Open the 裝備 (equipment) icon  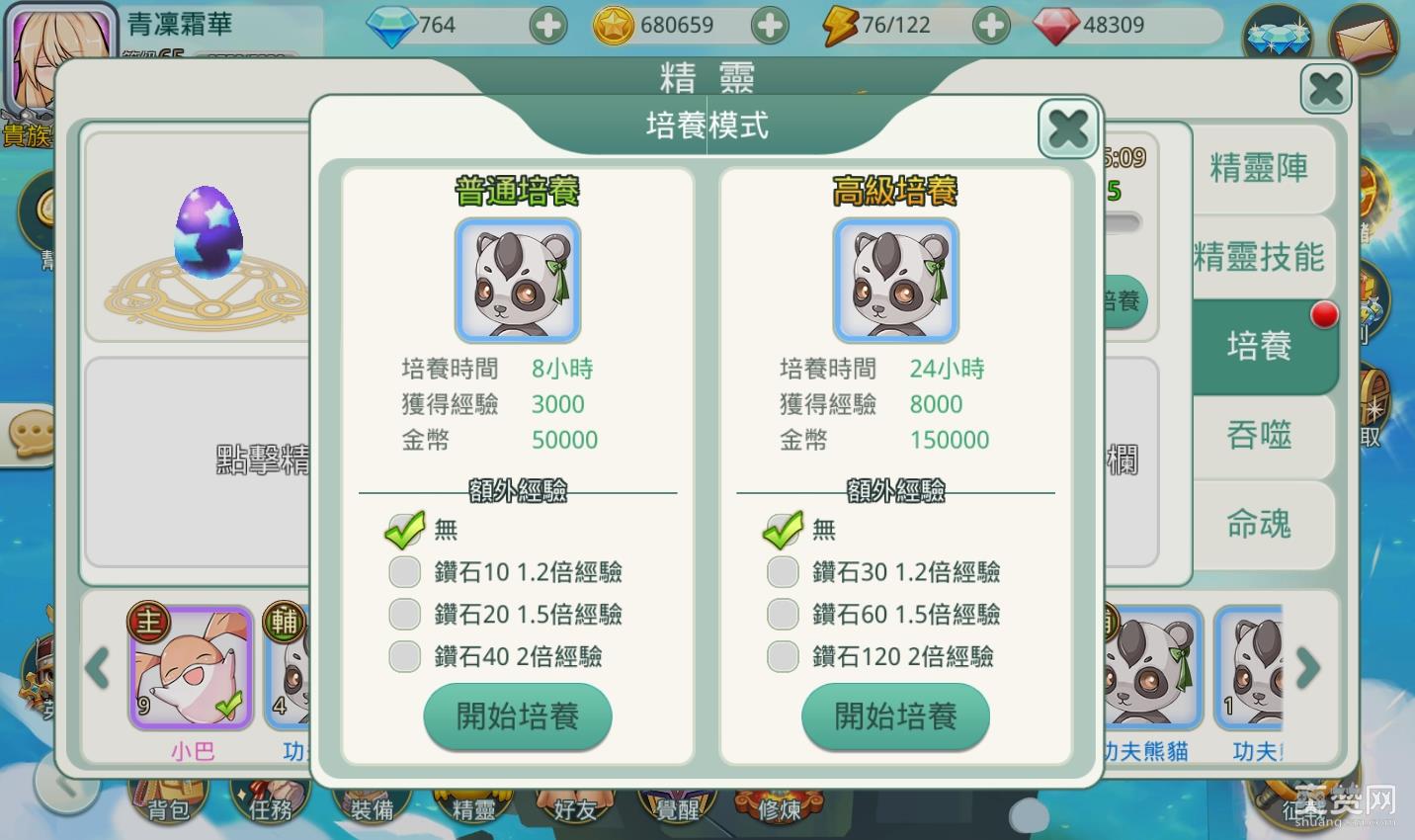(x=371, y=805)
